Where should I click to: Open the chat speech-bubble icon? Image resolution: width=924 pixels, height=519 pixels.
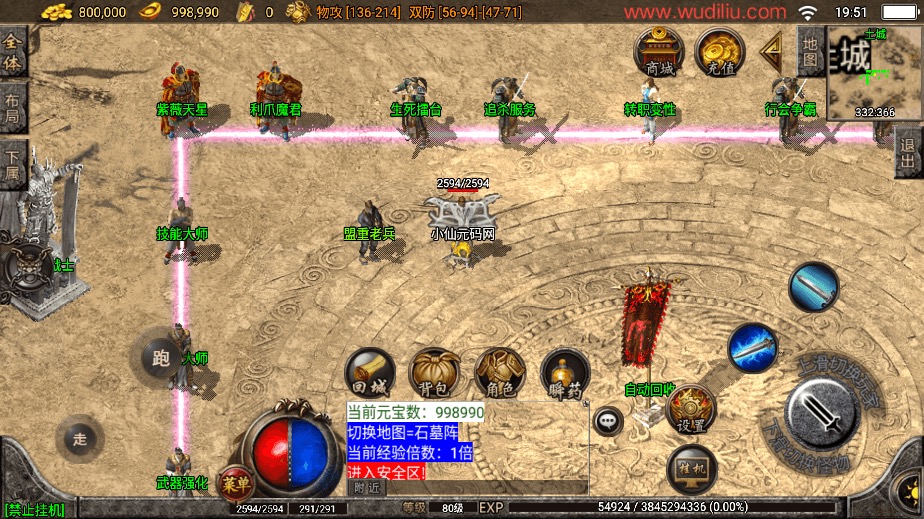(x=608, y=421)
